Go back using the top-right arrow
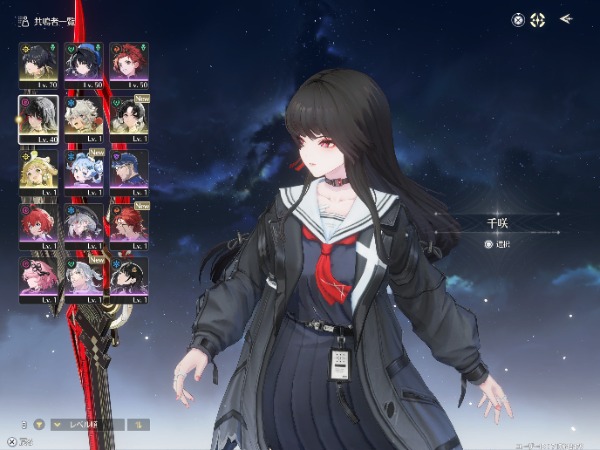Screen dimensions: 600x450 [566, 18]
